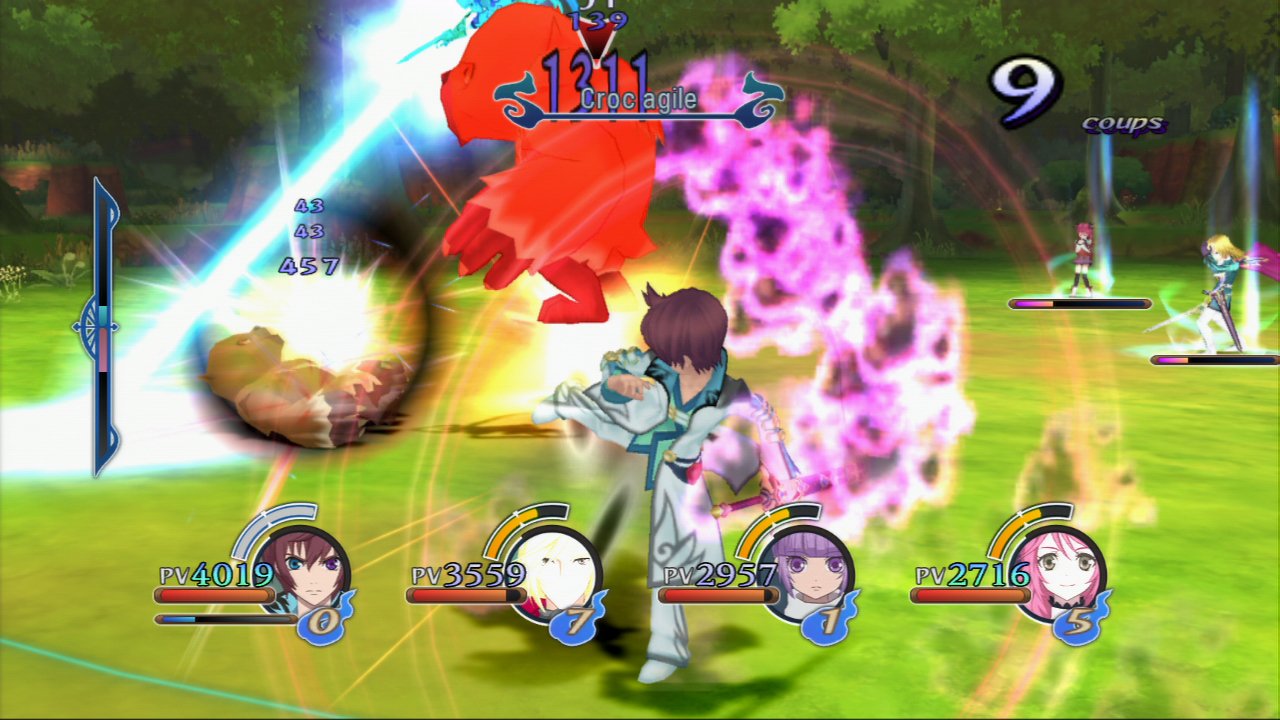Select the Croc agile enemy name banner
The height and width of the screenshot is (720, 1280).
(x=637, y=100)
